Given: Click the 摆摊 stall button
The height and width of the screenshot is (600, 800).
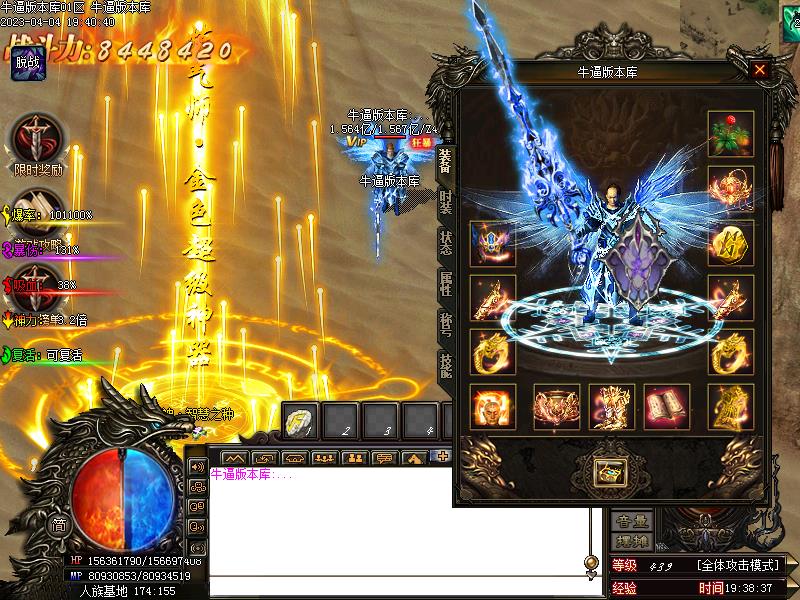Looking at the screenshot, I should 632,541.
